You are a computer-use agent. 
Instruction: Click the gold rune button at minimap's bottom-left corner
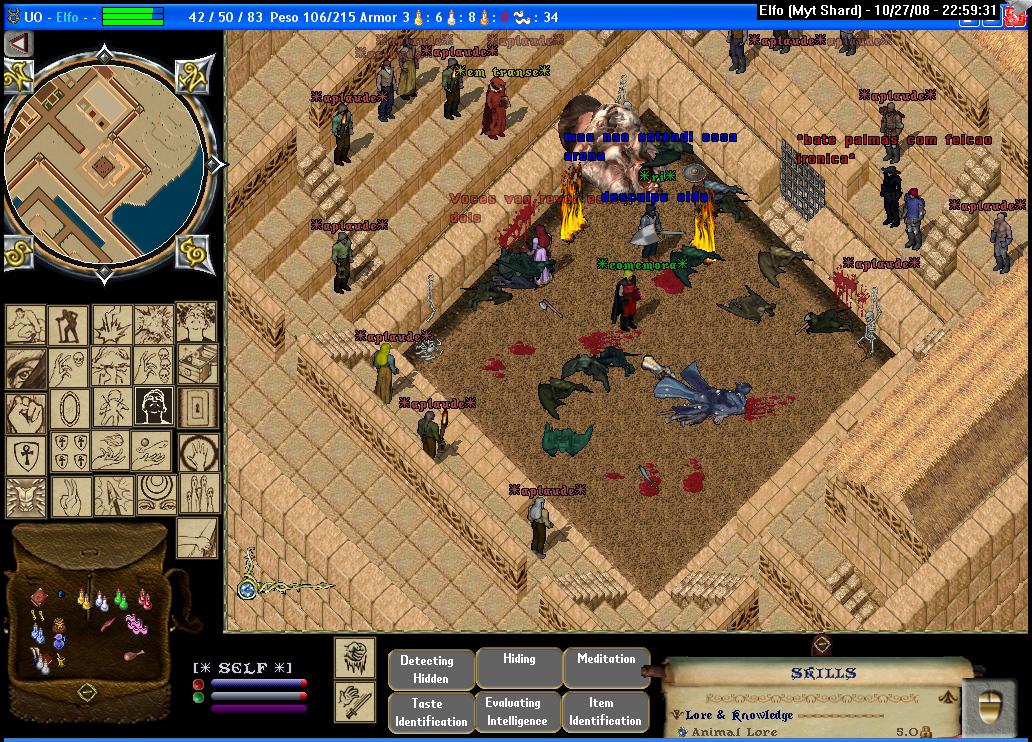[x=20, y=252]
